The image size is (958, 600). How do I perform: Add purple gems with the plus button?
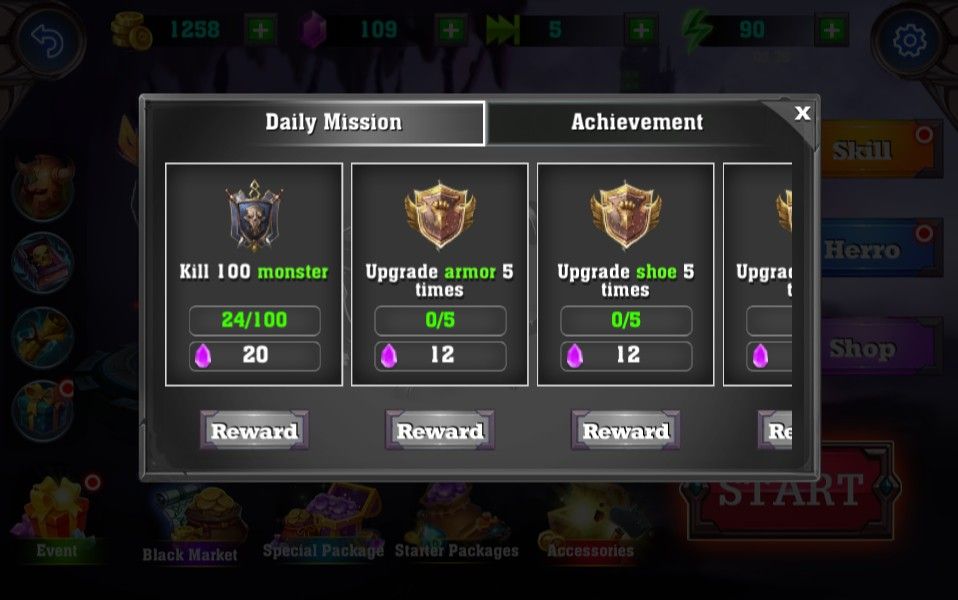pos(451,30)
